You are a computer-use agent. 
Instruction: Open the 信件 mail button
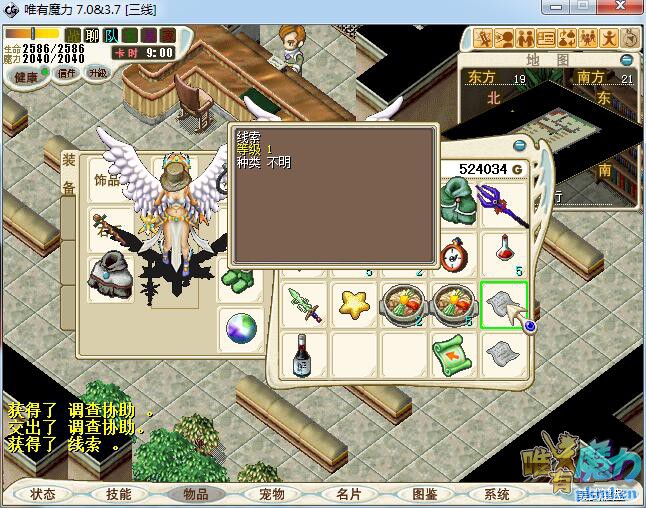tap(67, 73)
